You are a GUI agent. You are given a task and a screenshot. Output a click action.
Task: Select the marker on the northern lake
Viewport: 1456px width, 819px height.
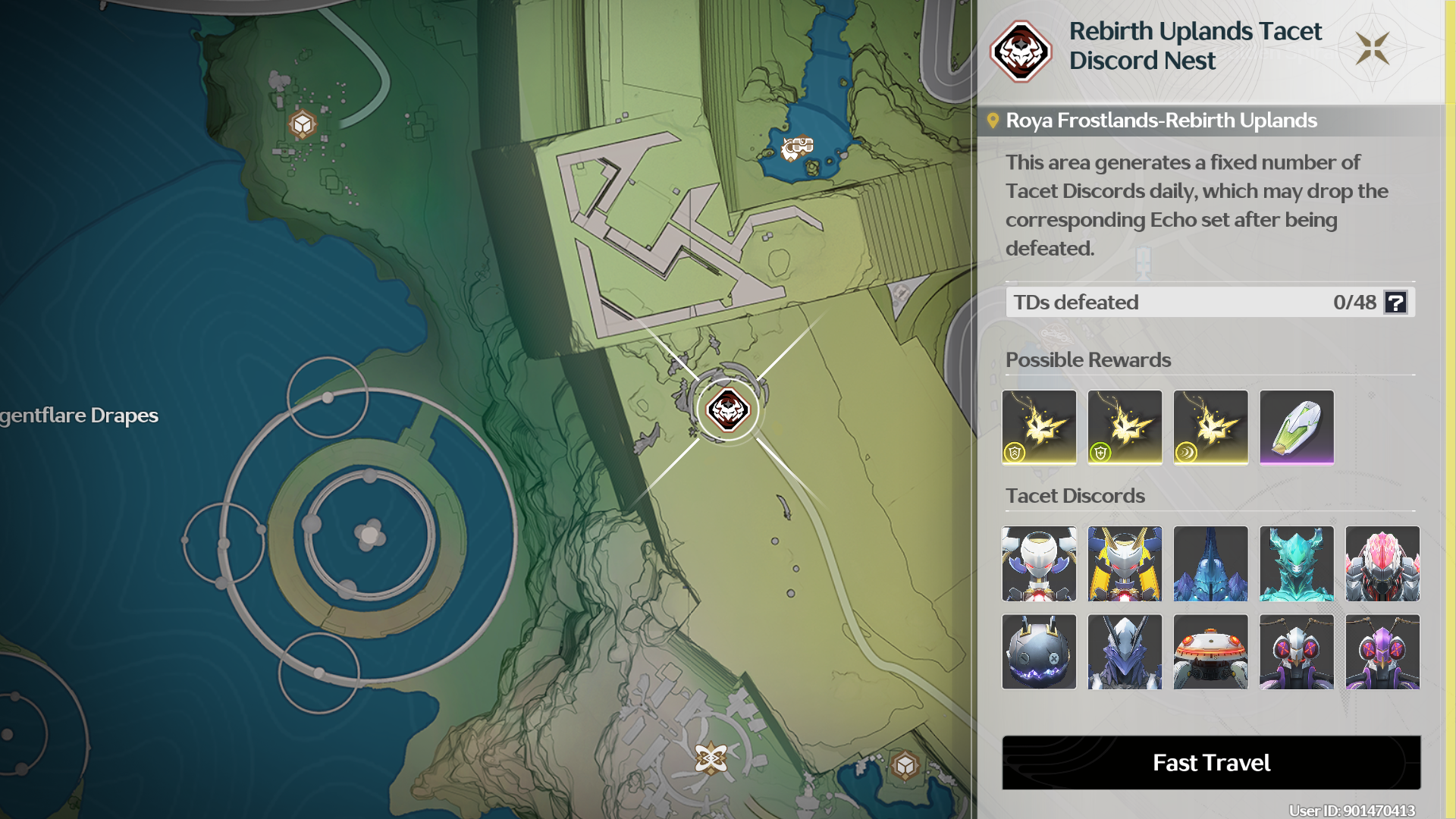pos(797,147)
